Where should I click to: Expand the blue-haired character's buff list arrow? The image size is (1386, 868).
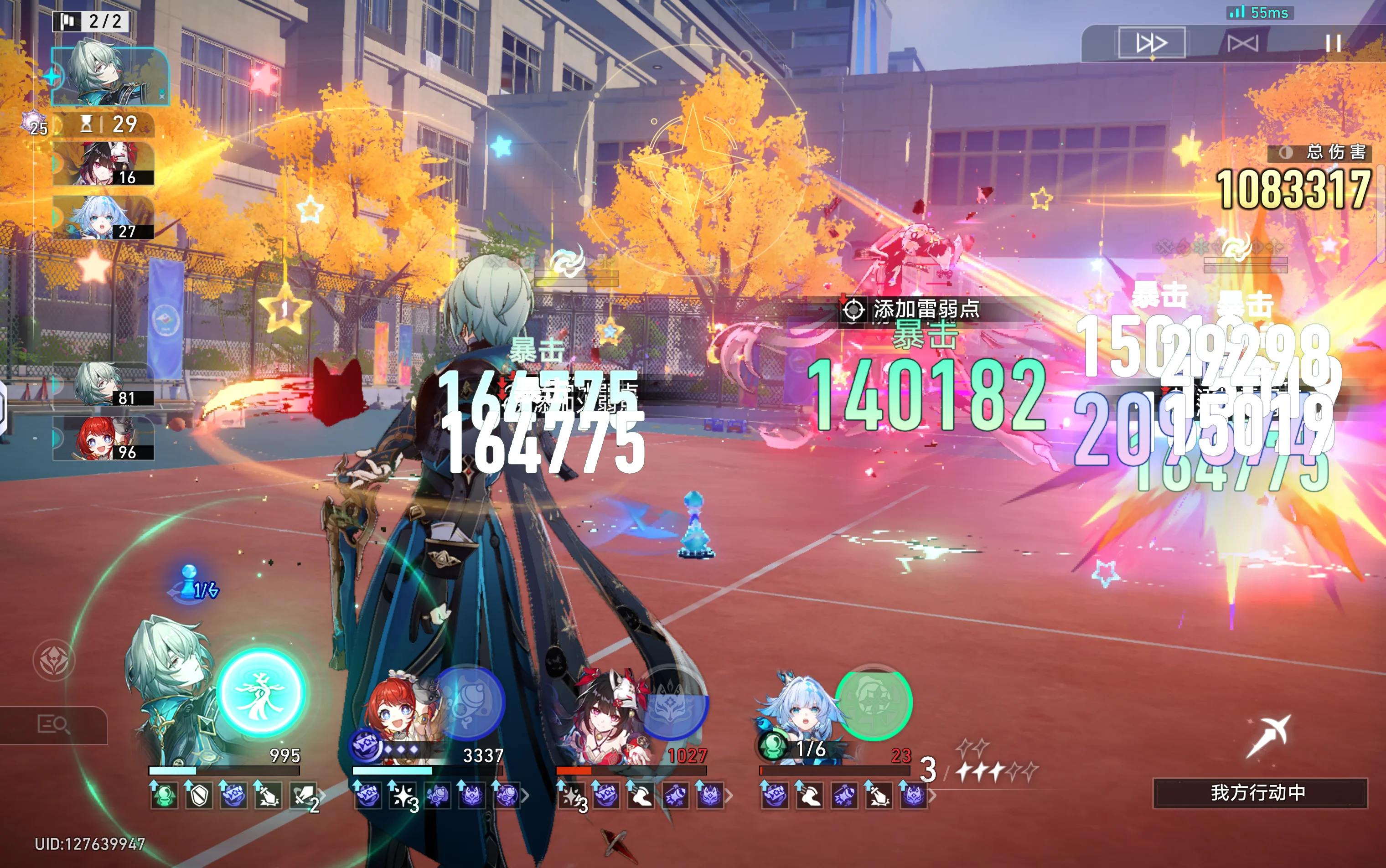tap(932, 796)
